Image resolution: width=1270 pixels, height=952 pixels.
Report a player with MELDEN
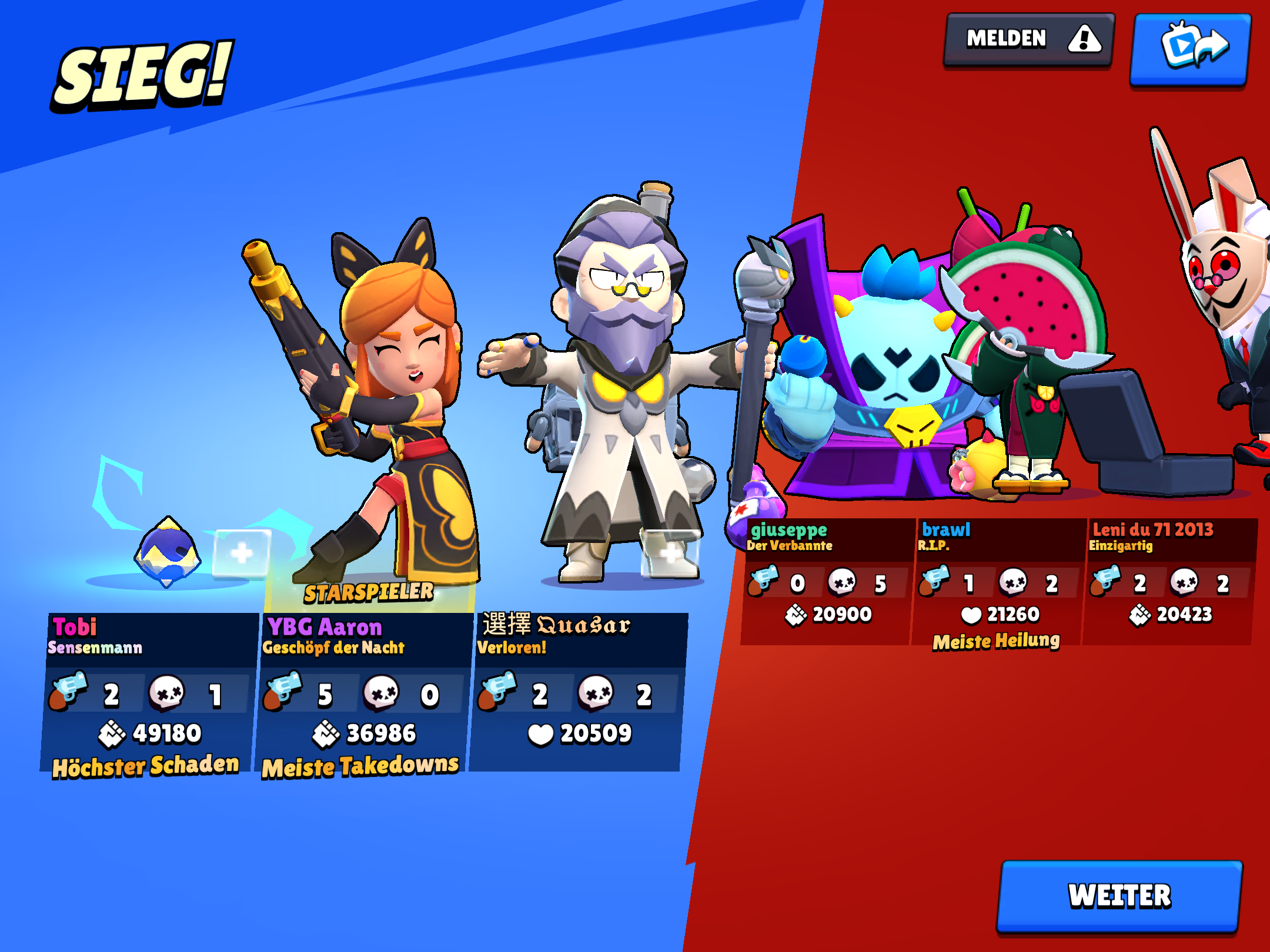pyautogui.click(x=1029, y=40)
